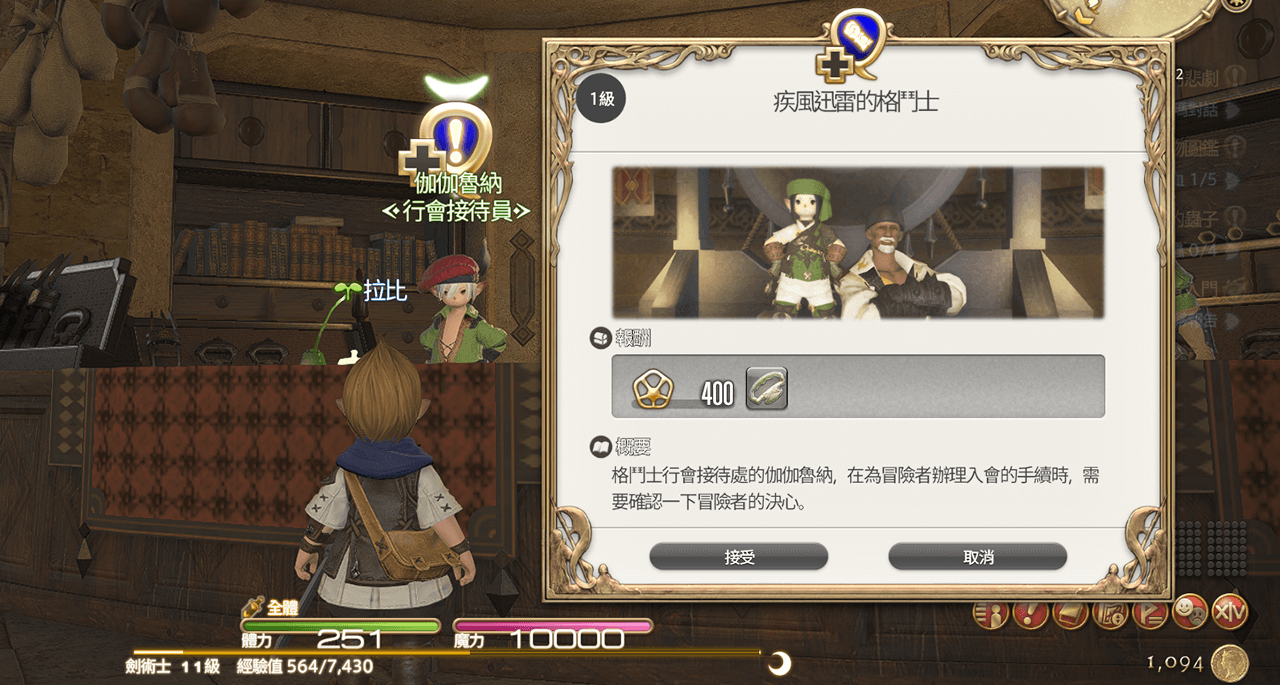Inspect the ring reward item icon
The width and height of the screenshot is (1280, 685).
point(766,388)
